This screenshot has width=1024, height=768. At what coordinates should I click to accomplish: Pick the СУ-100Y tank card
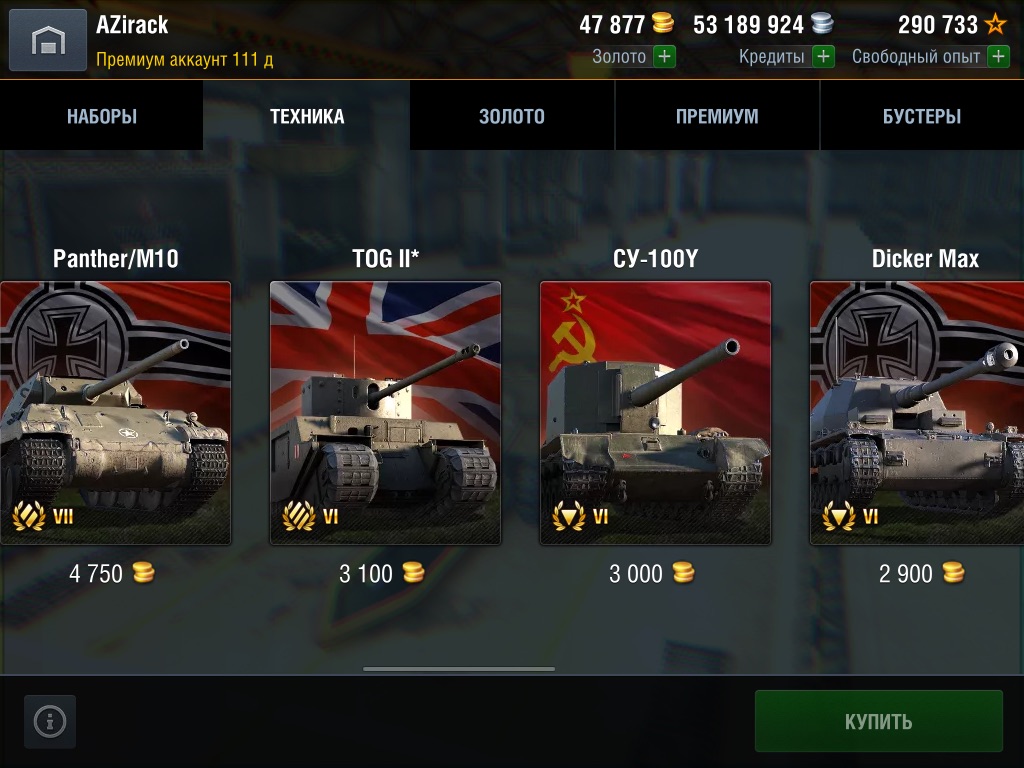coord(655,413)
